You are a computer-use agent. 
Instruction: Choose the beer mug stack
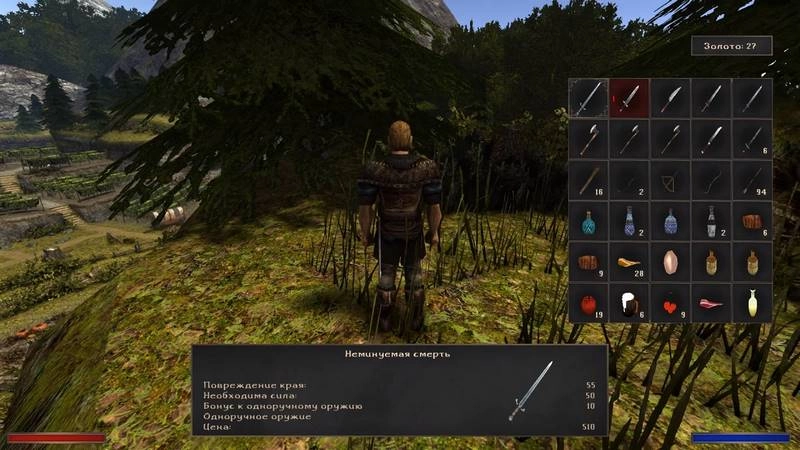click(630, 302)
